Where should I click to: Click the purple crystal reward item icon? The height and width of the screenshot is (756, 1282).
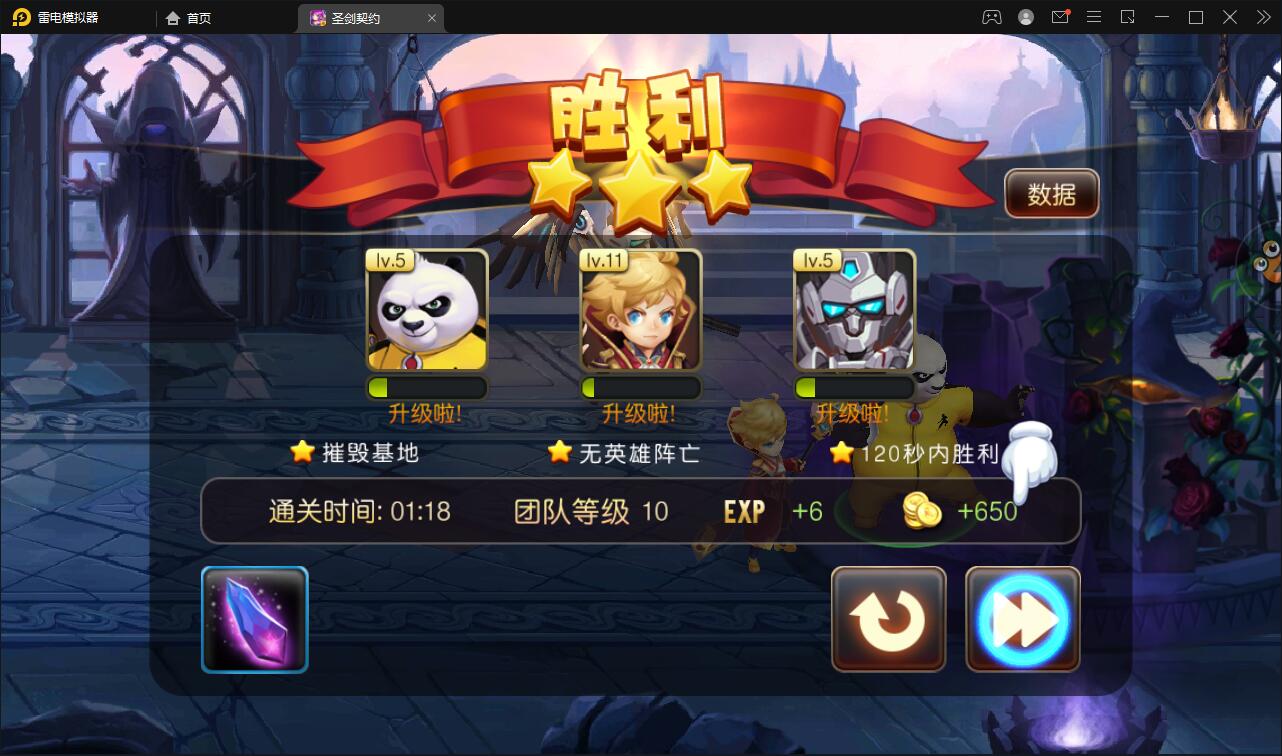tap(254, 618)
